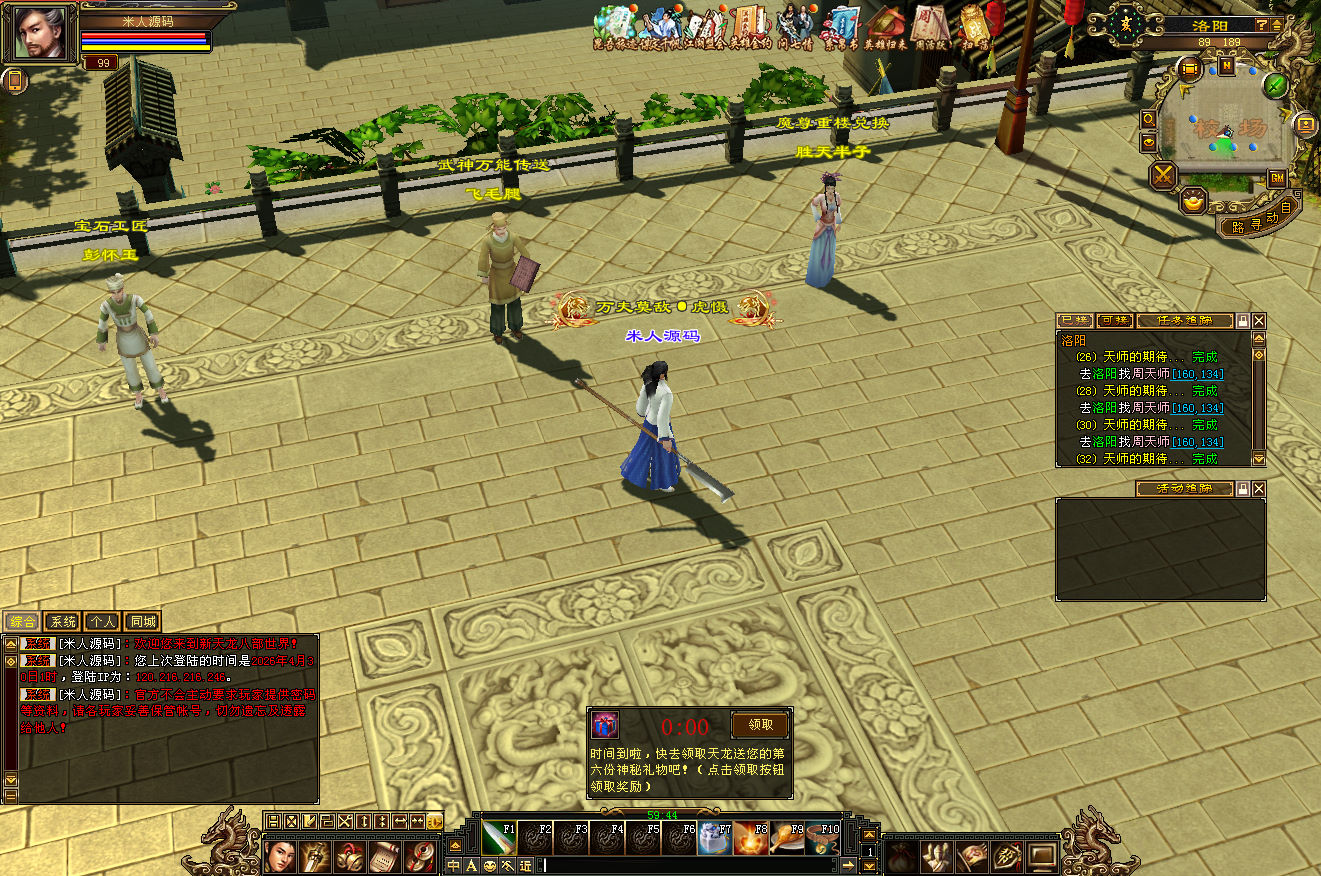Switch to the 系统 chat tab

(x=62, y=621)
